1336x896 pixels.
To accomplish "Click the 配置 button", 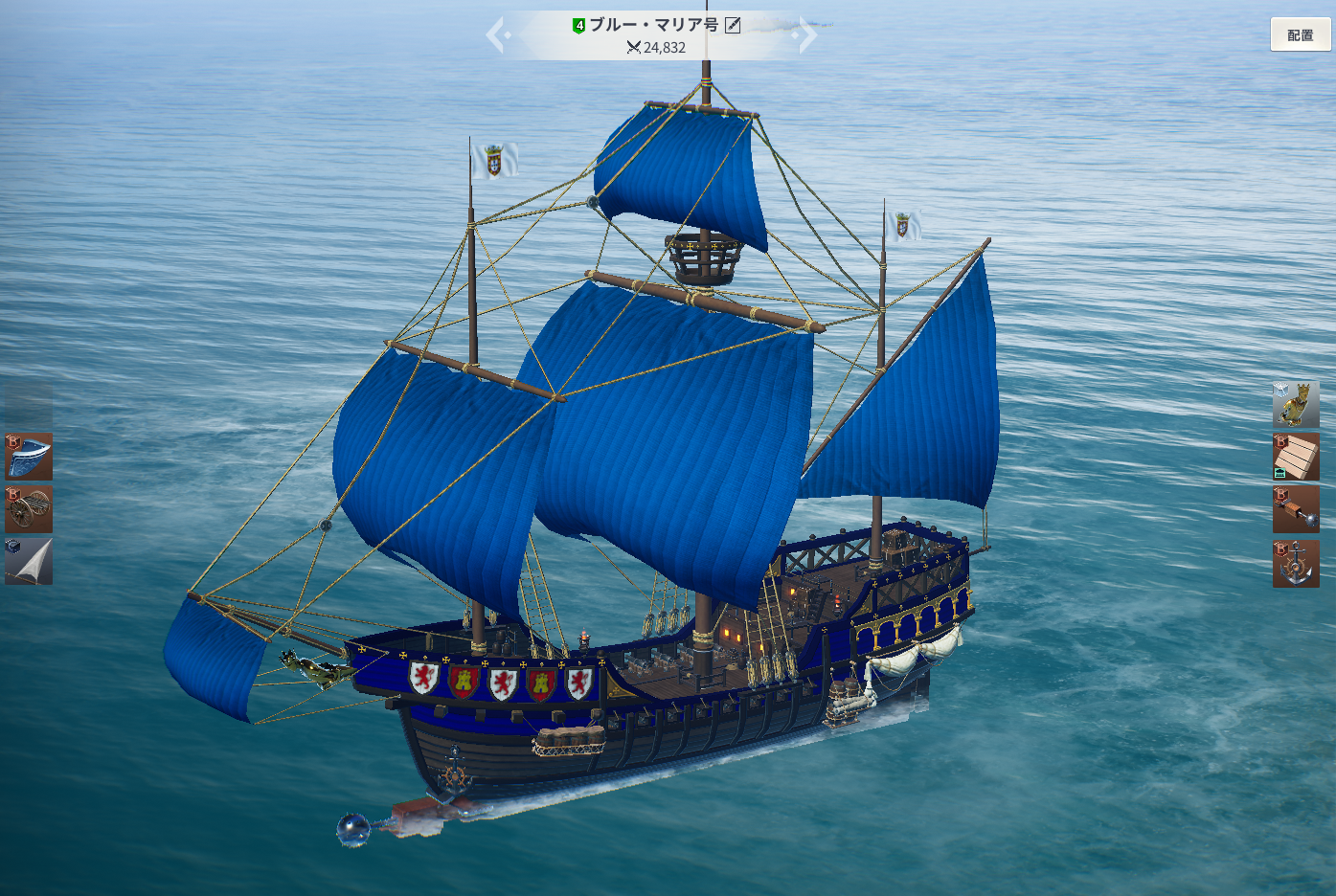I will point(1300,34).
